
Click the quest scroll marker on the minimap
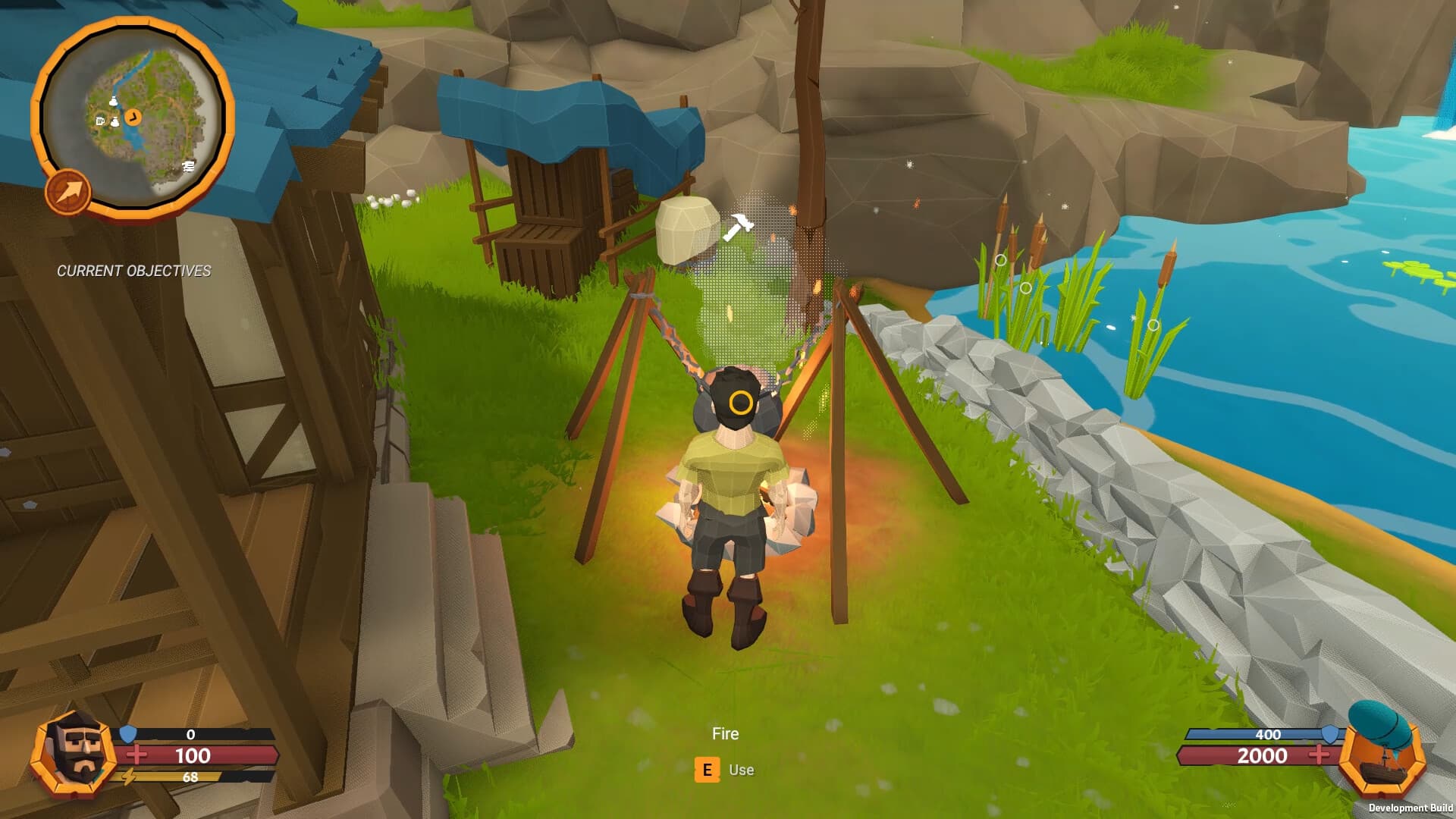188,167
